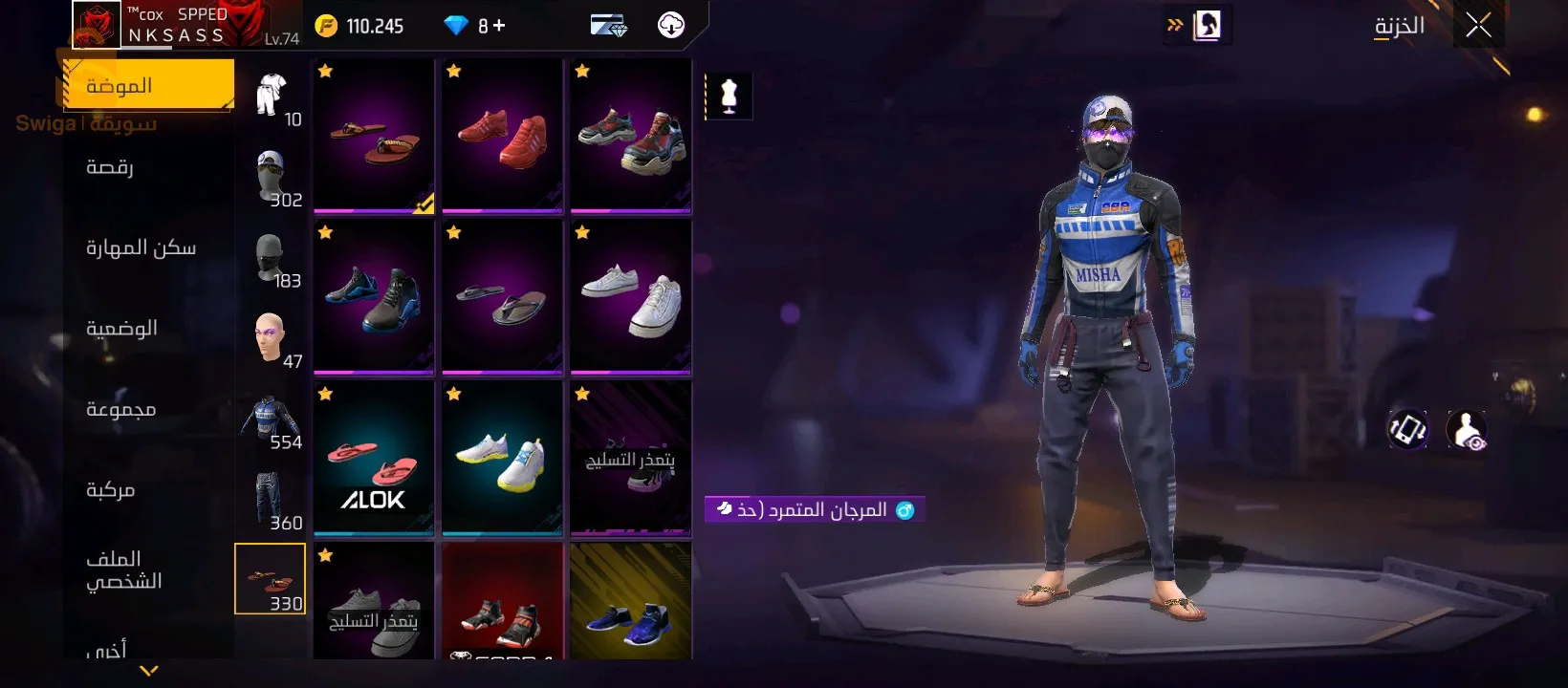Go to the مجموعة collection tab
Viewport: 1568px width, 688px height.
pyautogui.click(x=120, y=410)
